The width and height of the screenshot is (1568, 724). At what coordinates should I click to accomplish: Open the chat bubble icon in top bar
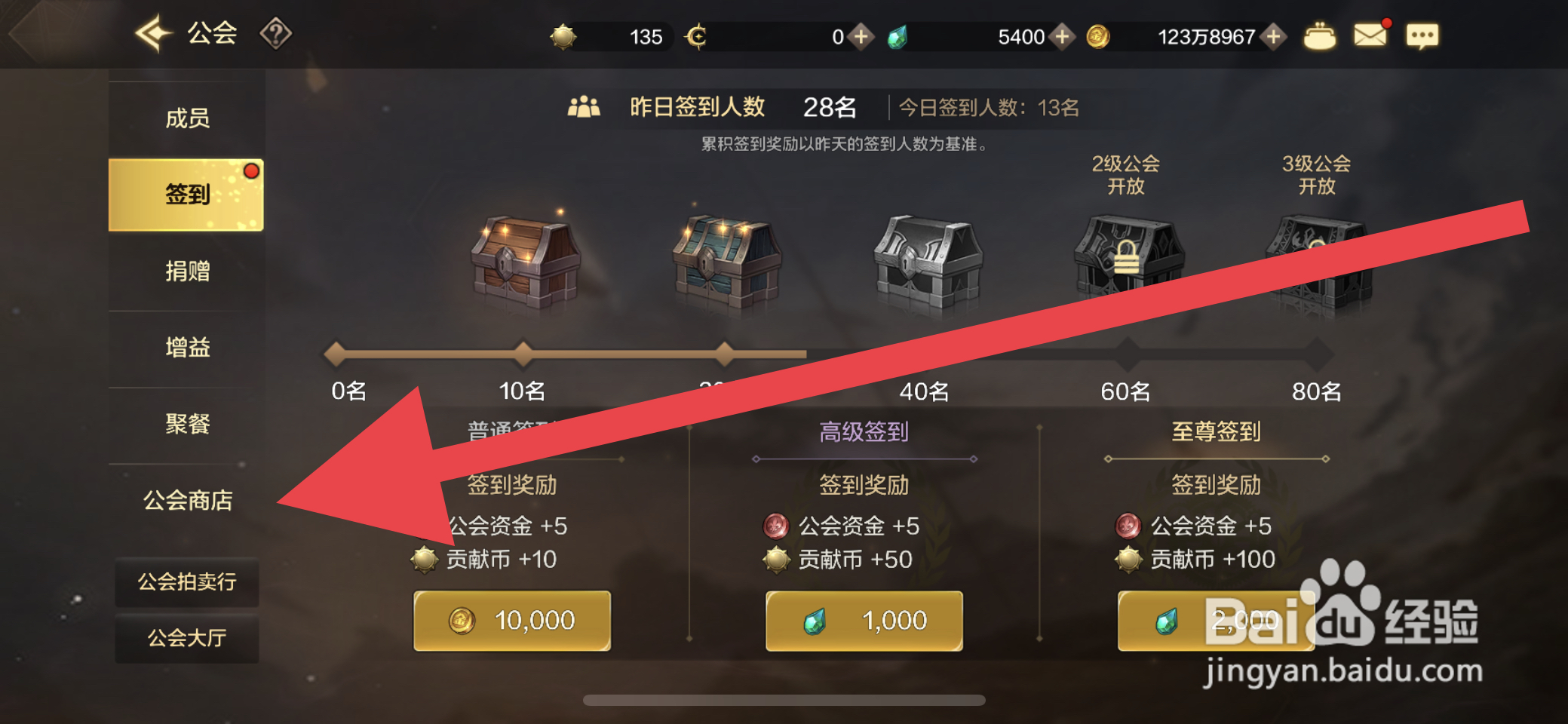click(x=1422, y=35)
